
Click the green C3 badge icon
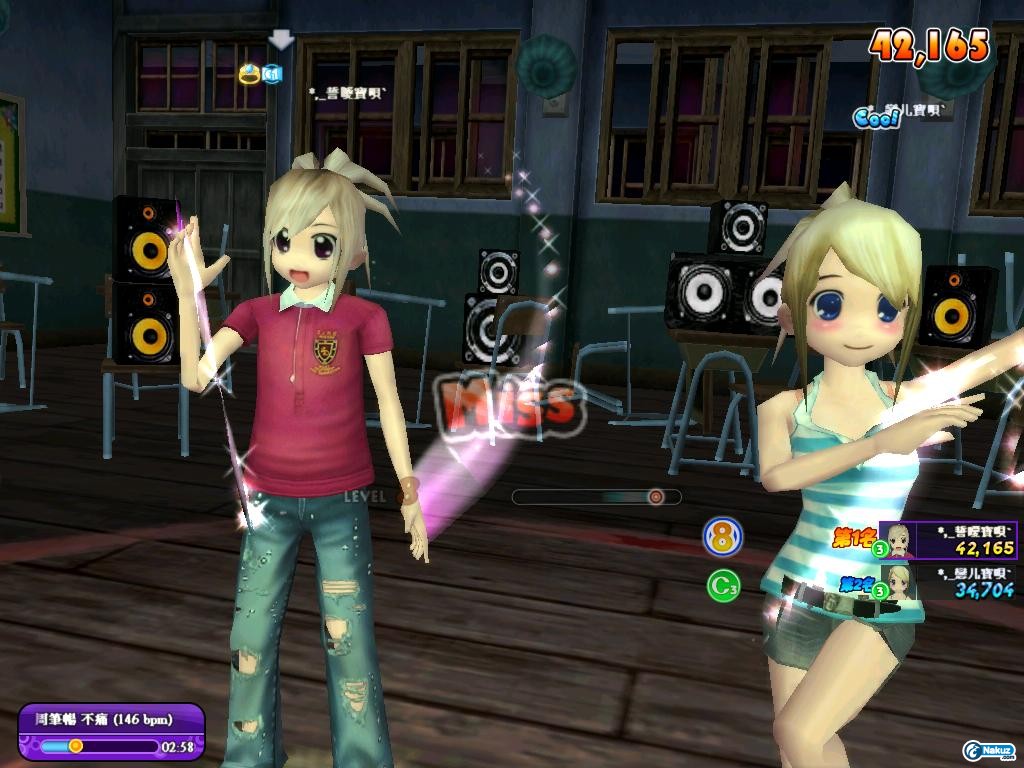click(722, 585)
